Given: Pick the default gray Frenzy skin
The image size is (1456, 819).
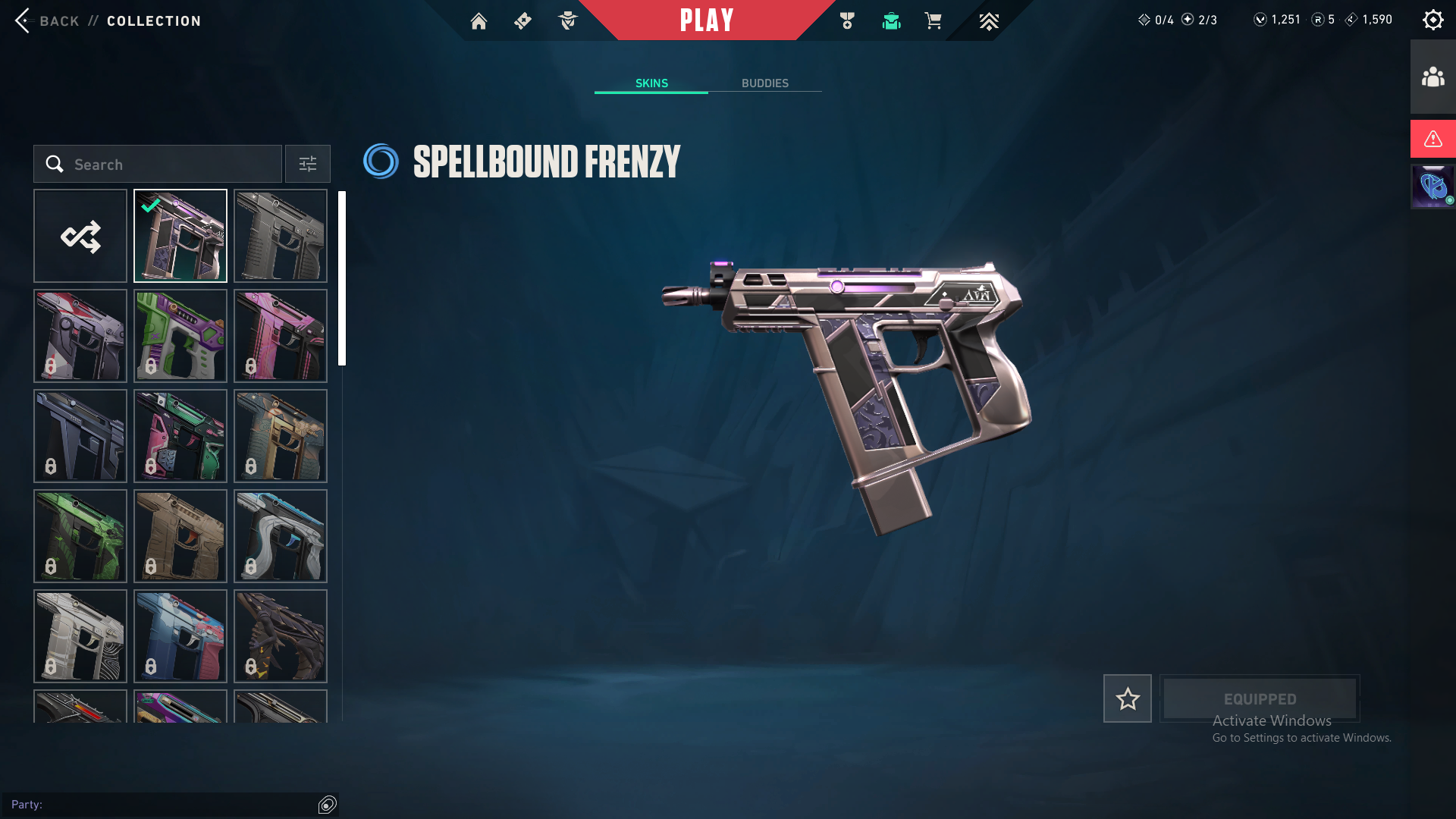Looking at the screenshot, I should (281, 236).
